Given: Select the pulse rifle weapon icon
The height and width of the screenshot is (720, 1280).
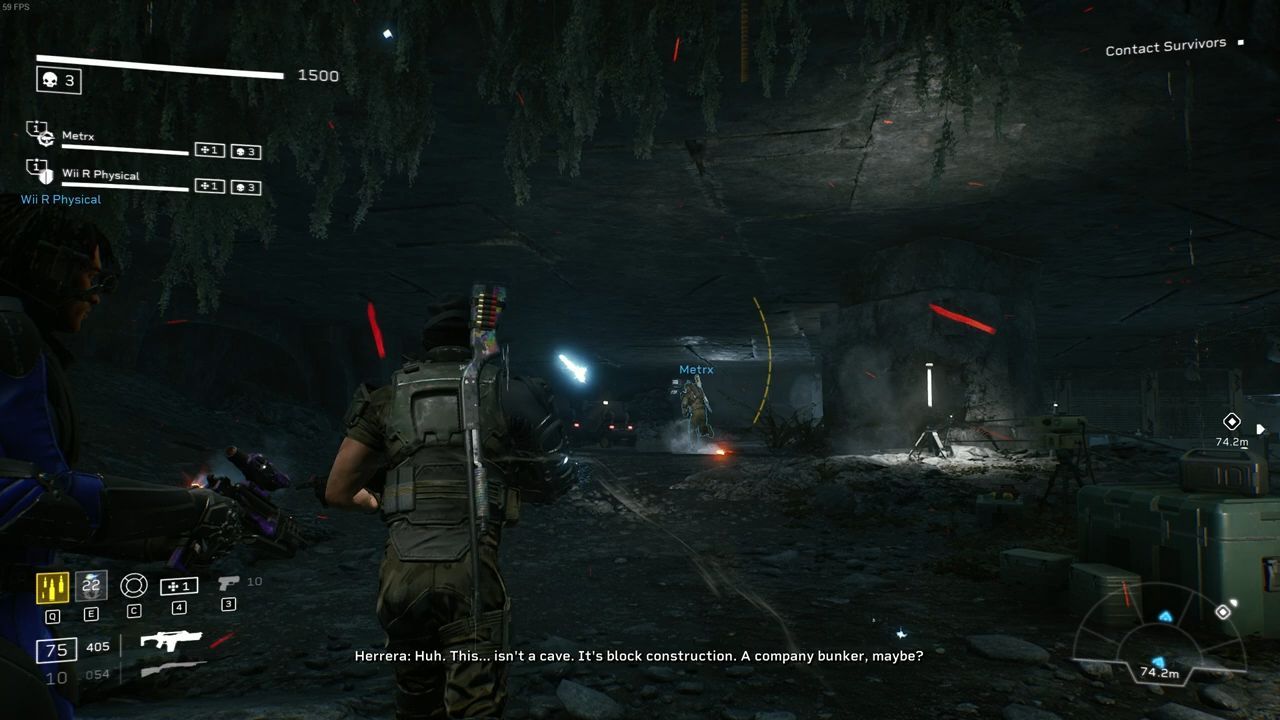Looking at the screenshot, I should point(171,641).
